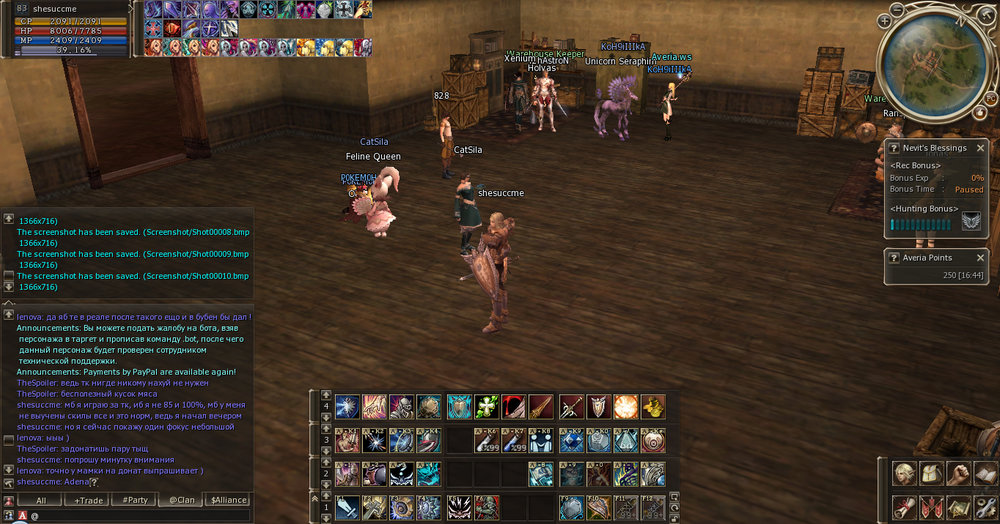1000x524 pixels.
Task: Activate the fiery orange burst skill
Action: point(626,406)
